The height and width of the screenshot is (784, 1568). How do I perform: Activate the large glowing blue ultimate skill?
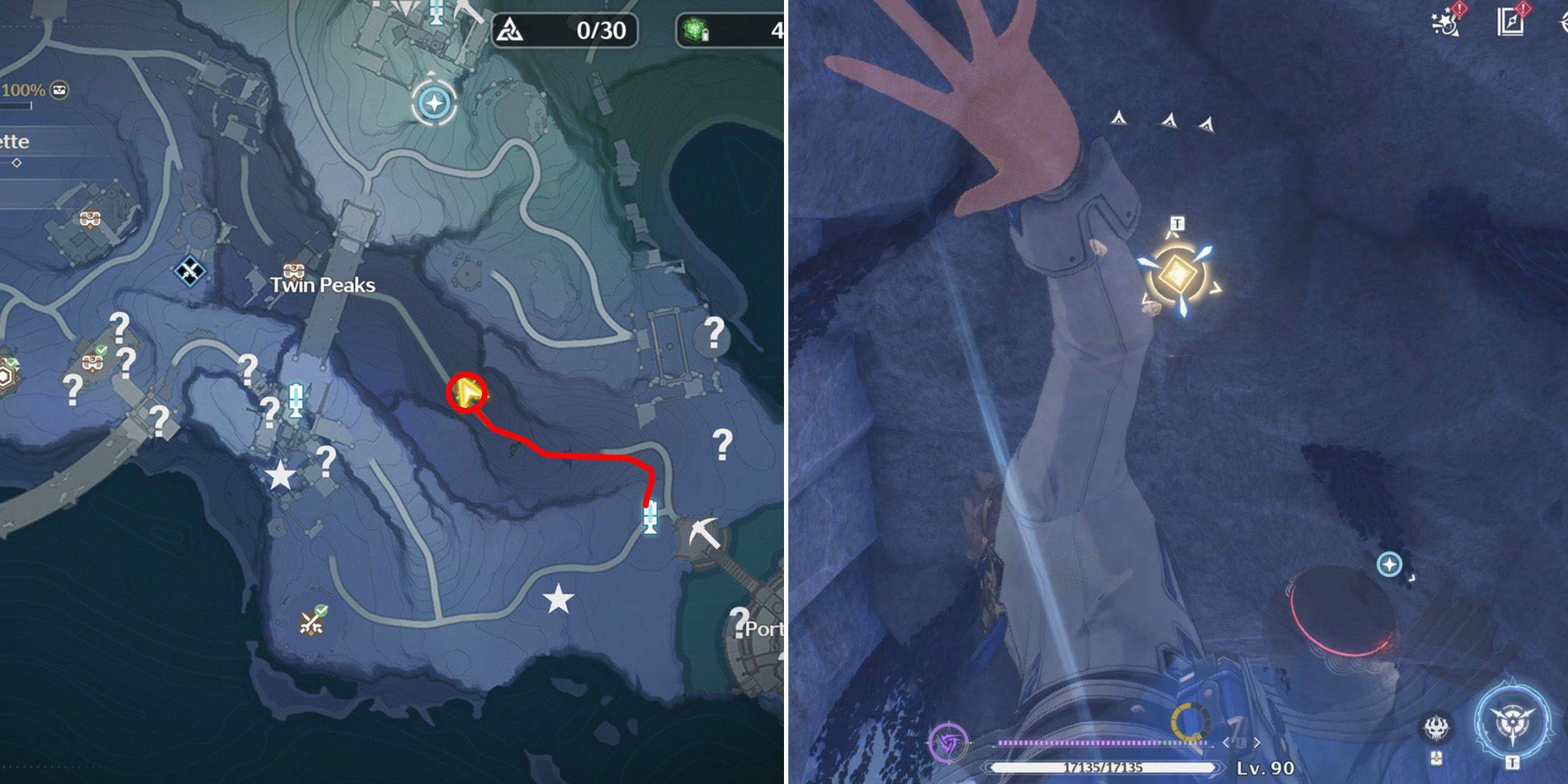click(x=1513, y=722)
